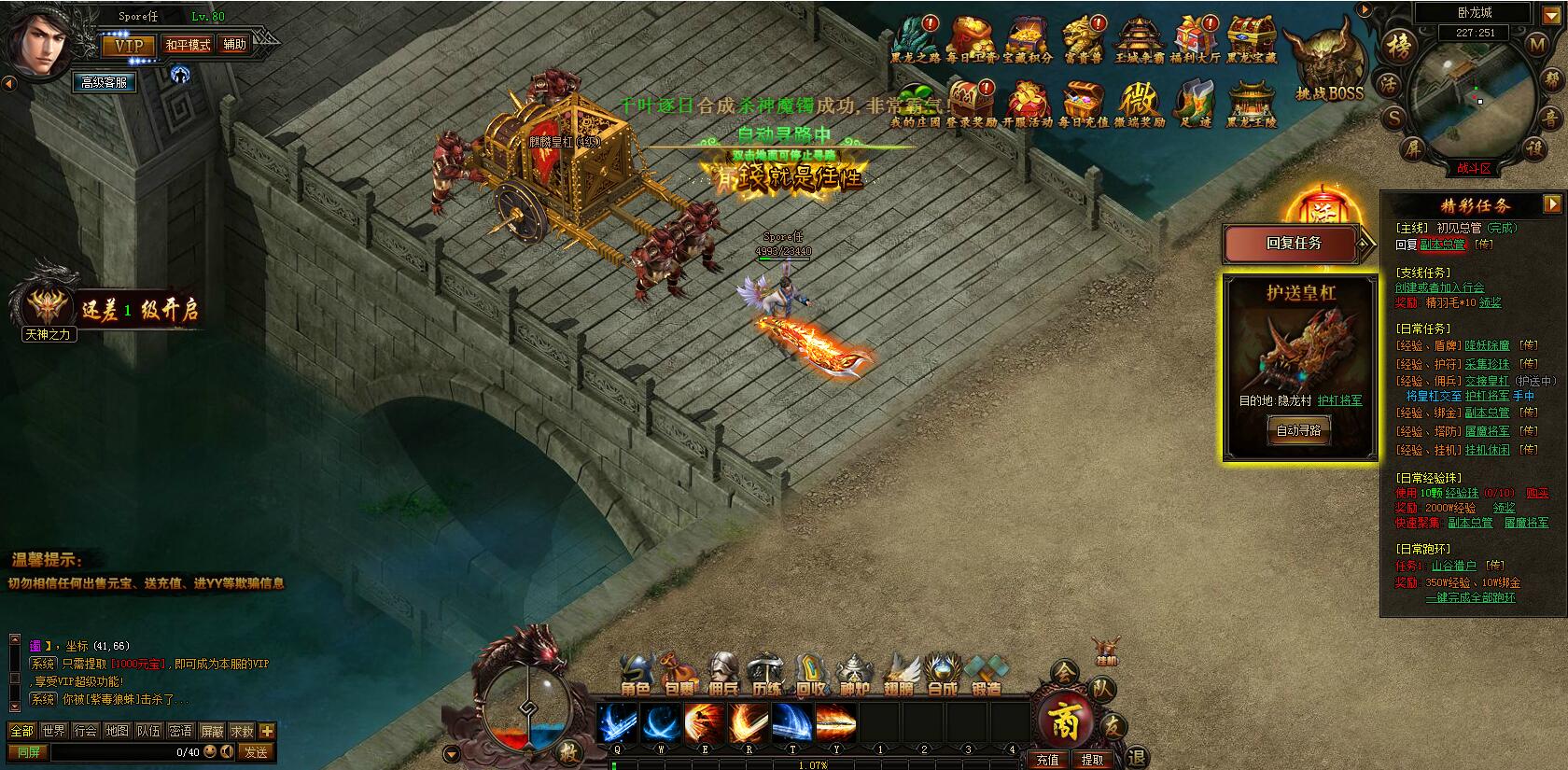Open the 福利大厅 welfare hall icon
The image size is (1568, 770).
(1196, 38)
